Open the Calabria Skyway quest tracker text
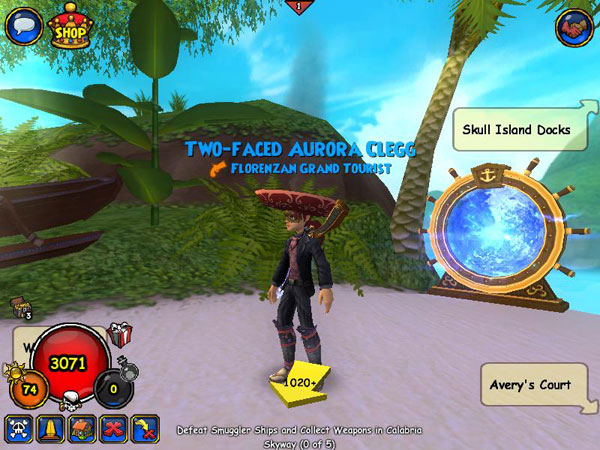This screenshot has width=600, height=450. click(x=299, y=435)
